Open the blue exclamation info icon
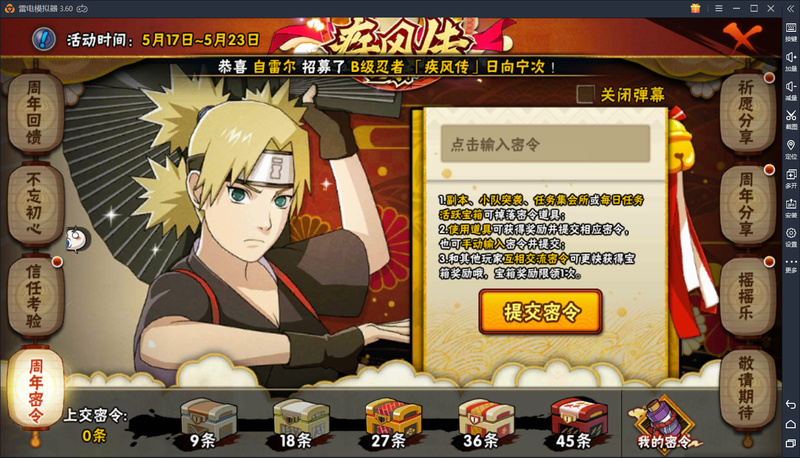 click(x=44, y=40)
